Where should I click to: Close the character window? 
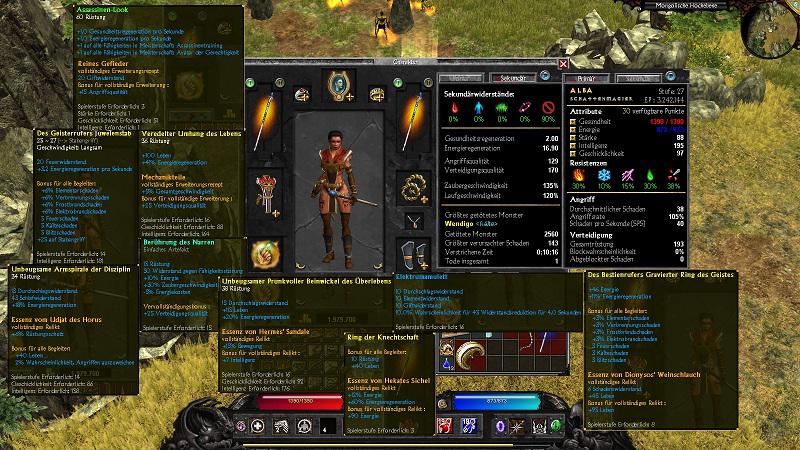pyautogui.click(x=563, y=65)
